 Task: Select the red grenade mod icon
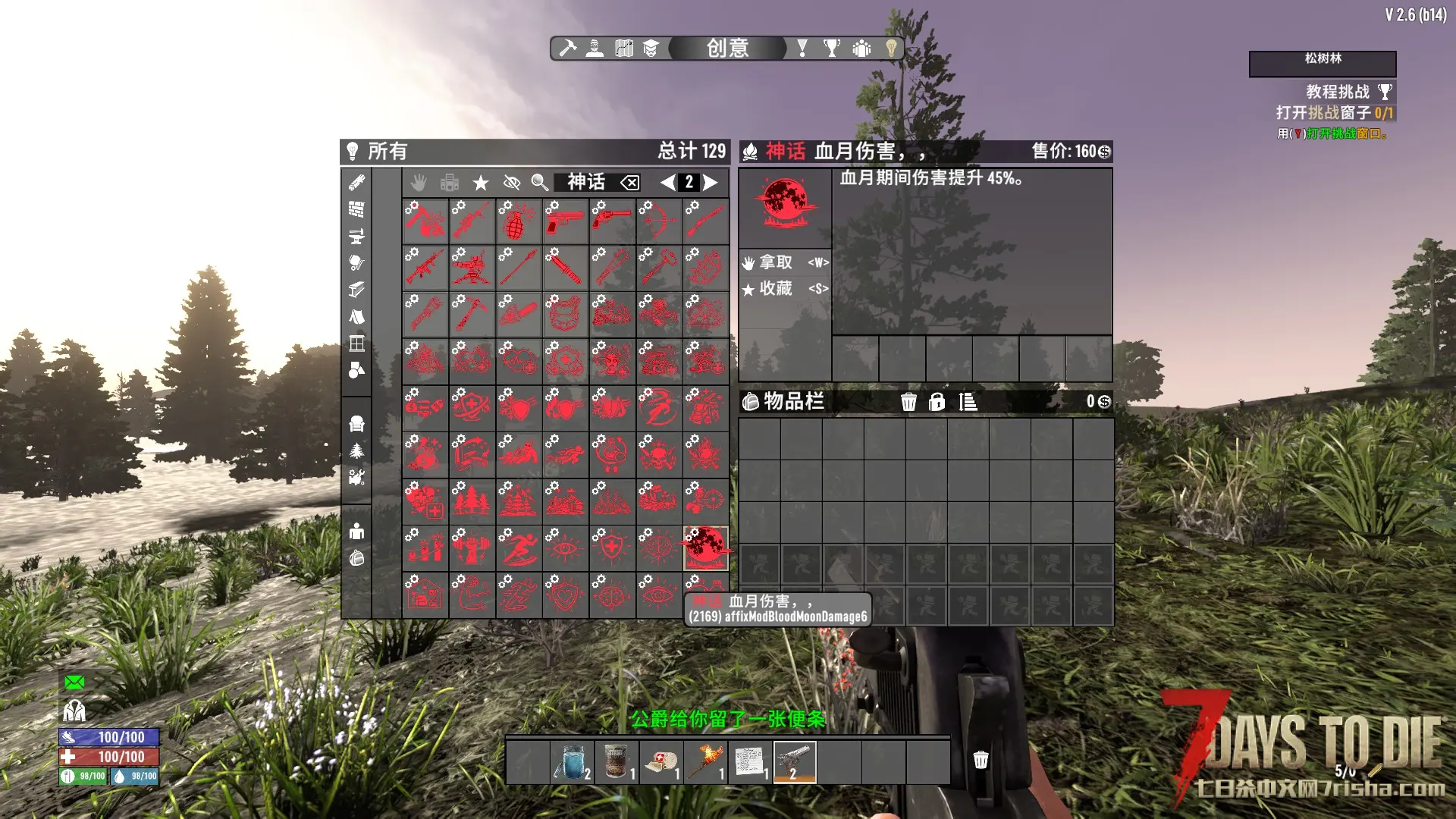point(518,221)
